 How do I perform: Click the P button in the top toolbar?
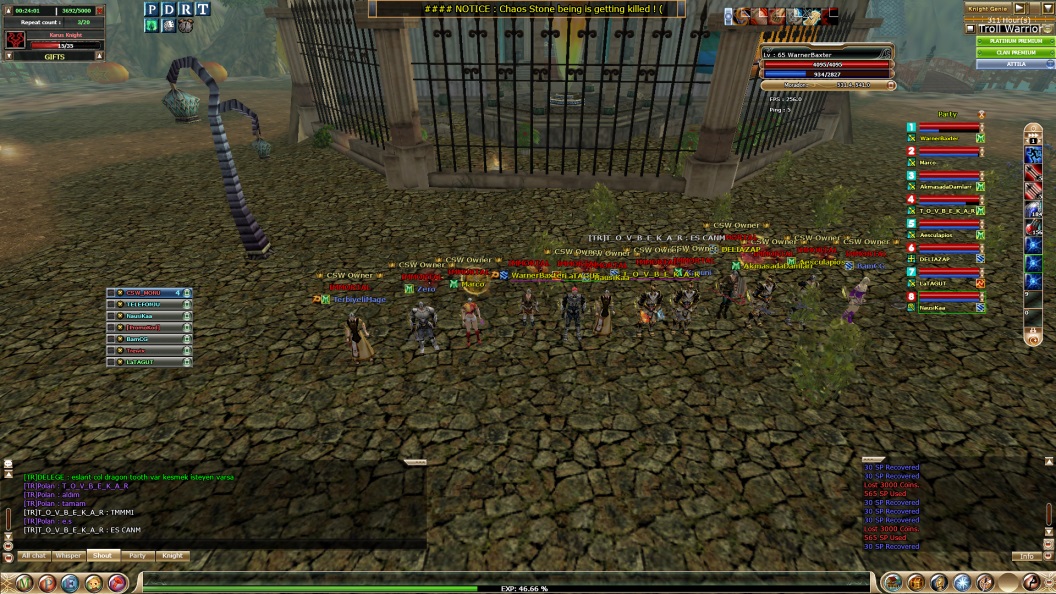tap(152, 9)
